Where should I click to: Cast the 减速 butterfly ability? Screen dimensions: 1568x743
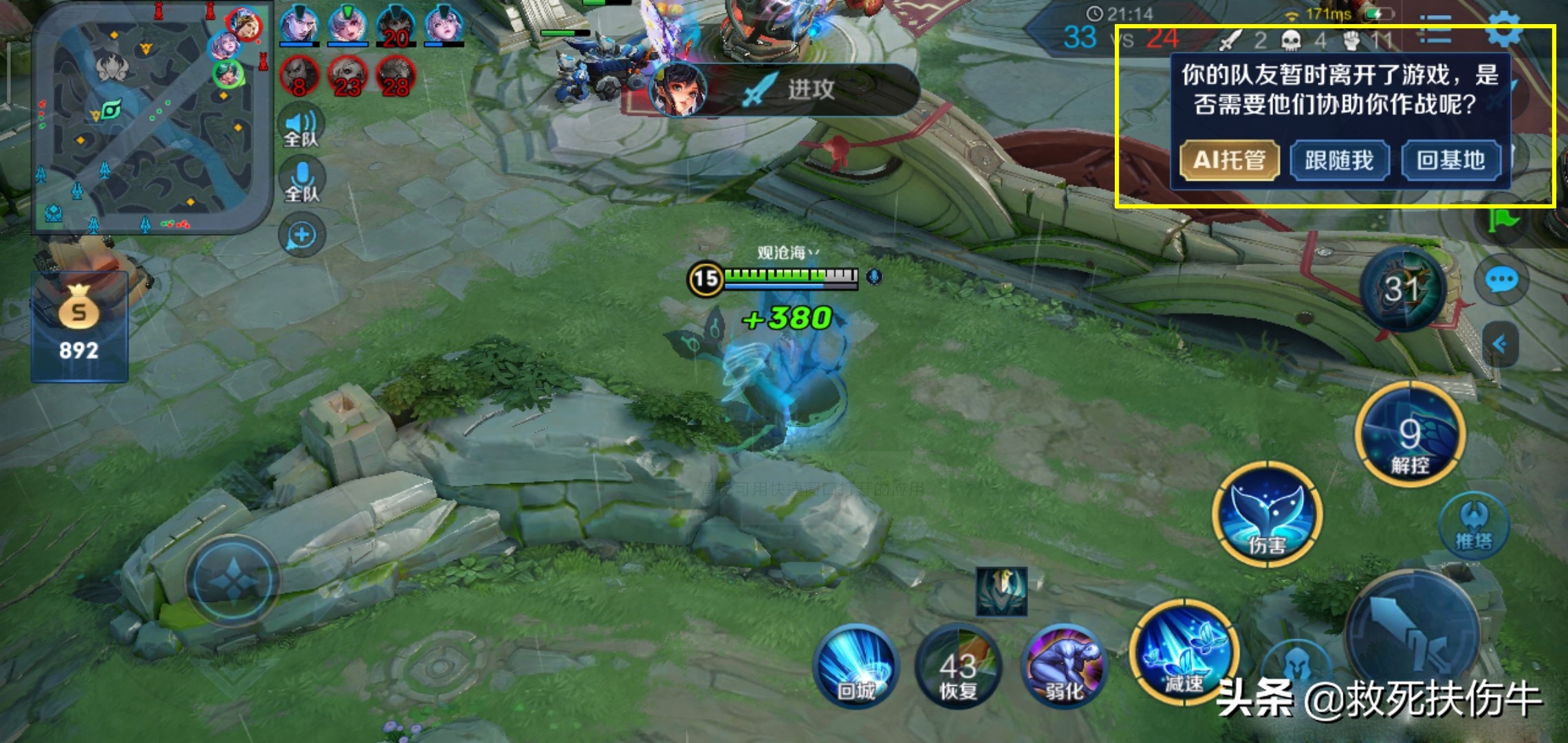click(1183, 654)
